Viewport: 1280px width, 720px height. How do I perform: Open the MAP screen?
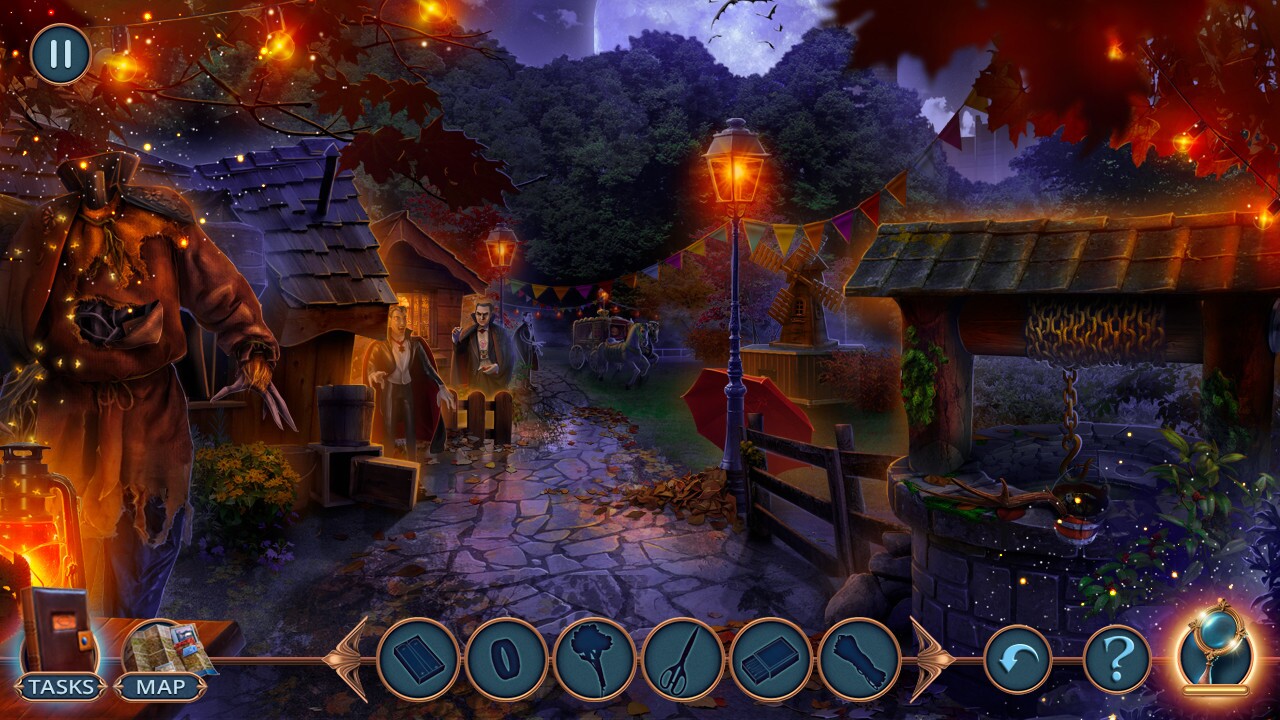pos(160,686)
